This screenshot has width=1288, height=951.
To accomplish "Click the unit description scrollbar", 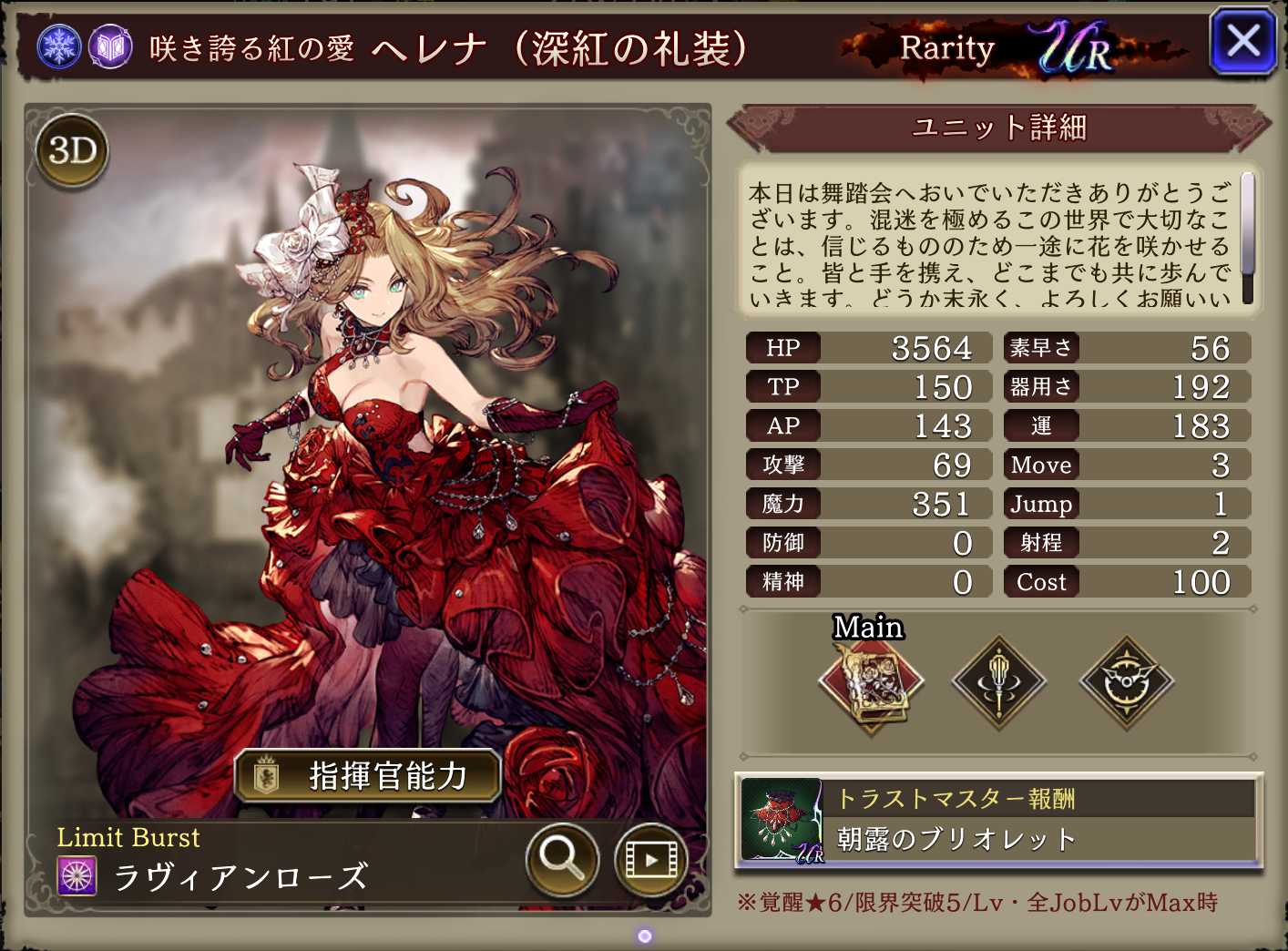I will tap(1247, 237).
